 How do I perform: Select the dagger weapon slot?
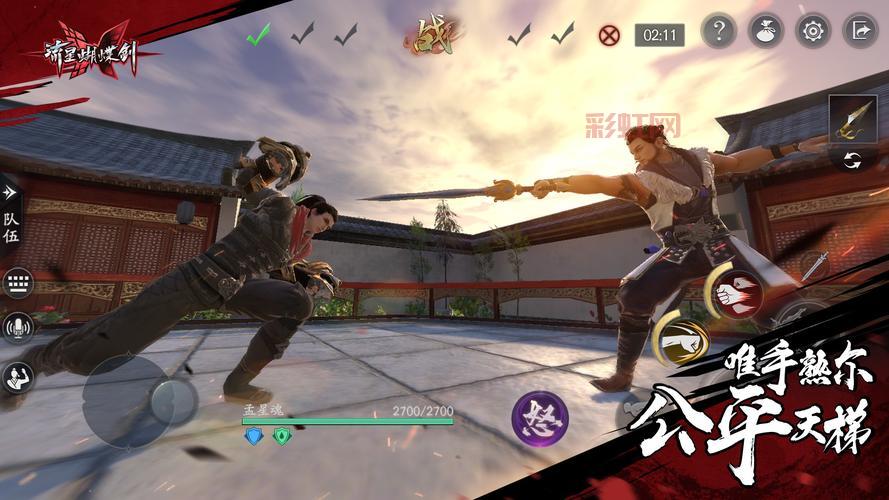click(852, 118)
